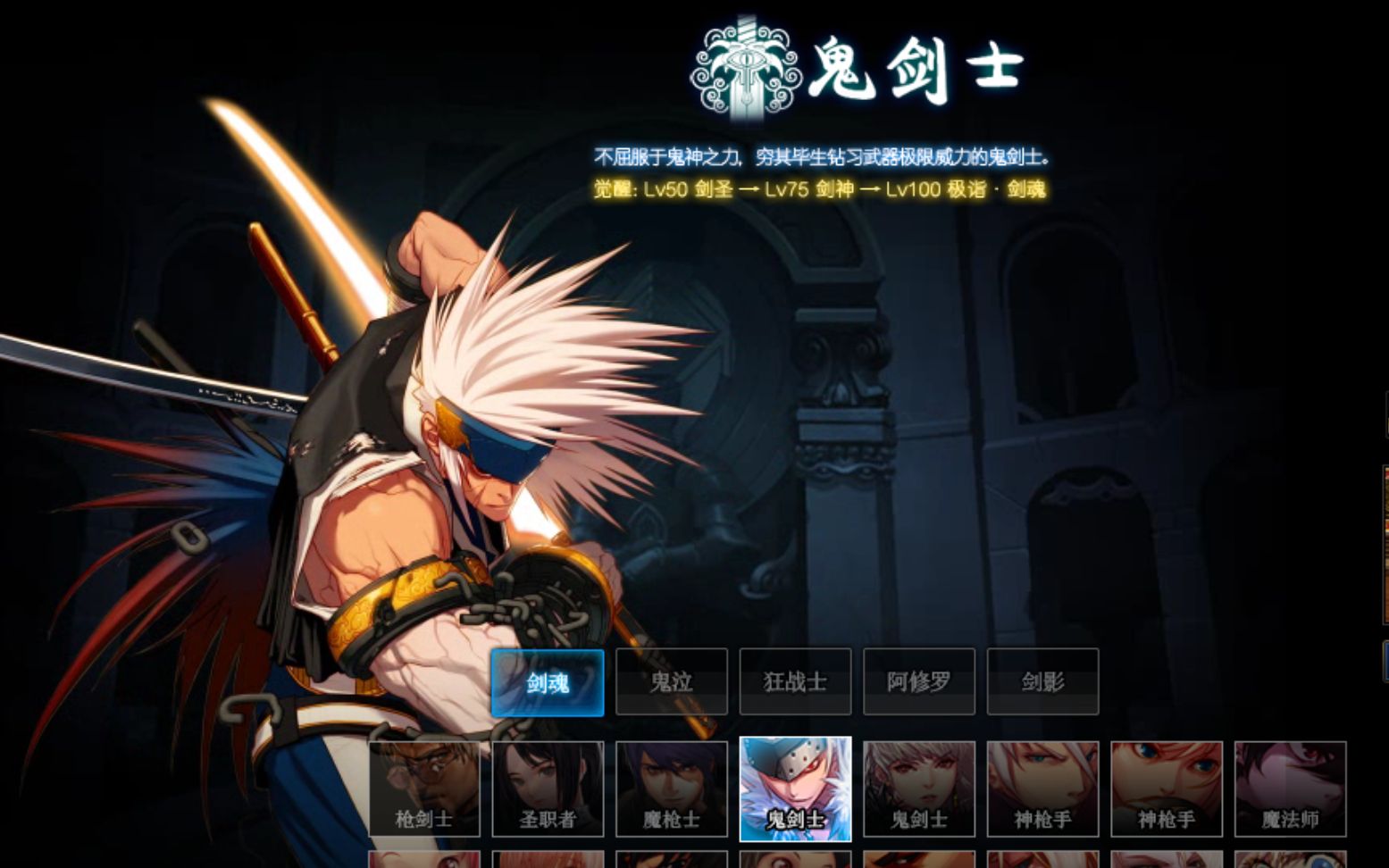Open the 狂战士 subclass tab
The image size is (1389, 868).
pos(795,681)
